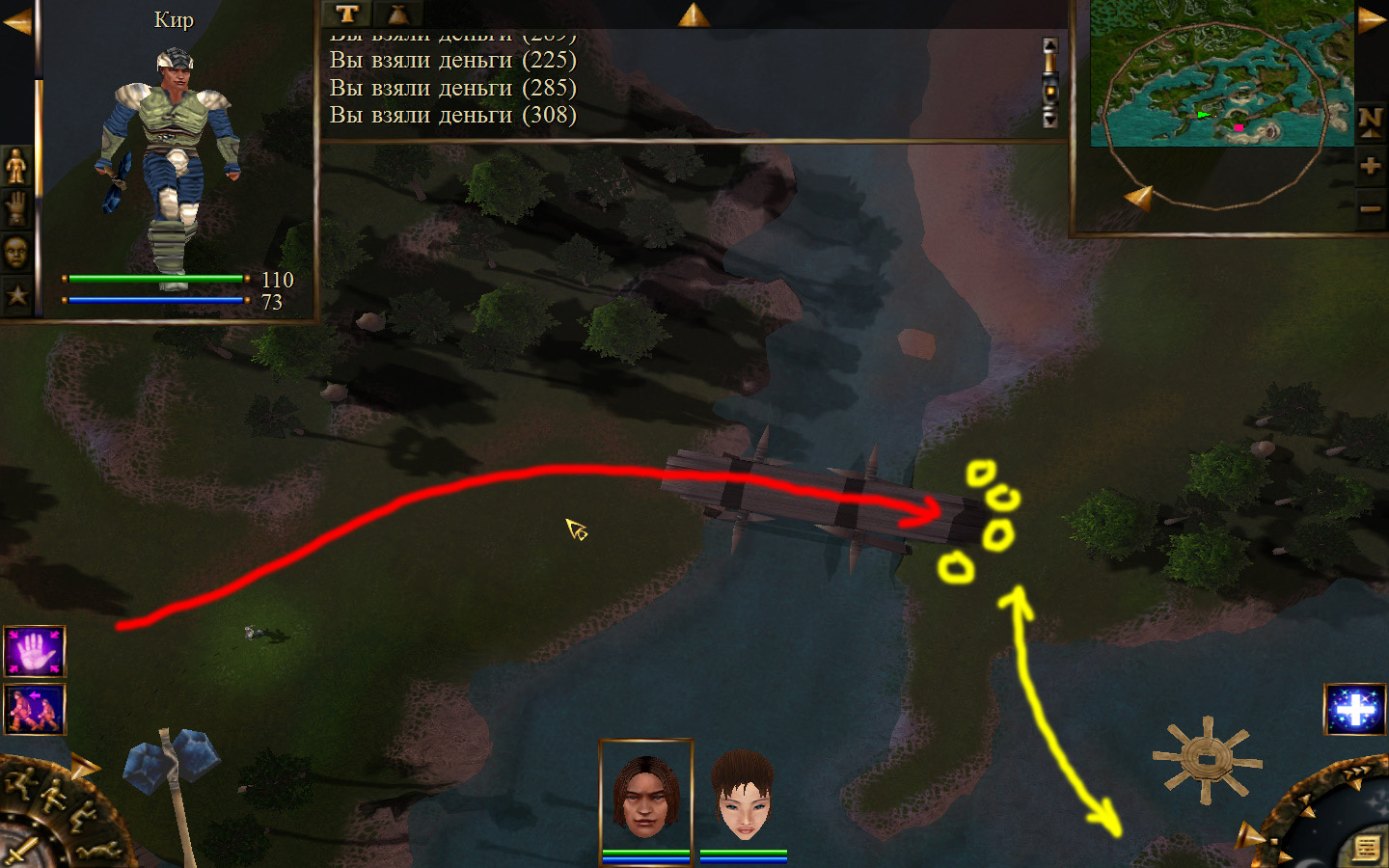The width and height of the screenshot is (1389, 868).
Task: Cast the purple hand spell
Action: [x=35, y=652]
